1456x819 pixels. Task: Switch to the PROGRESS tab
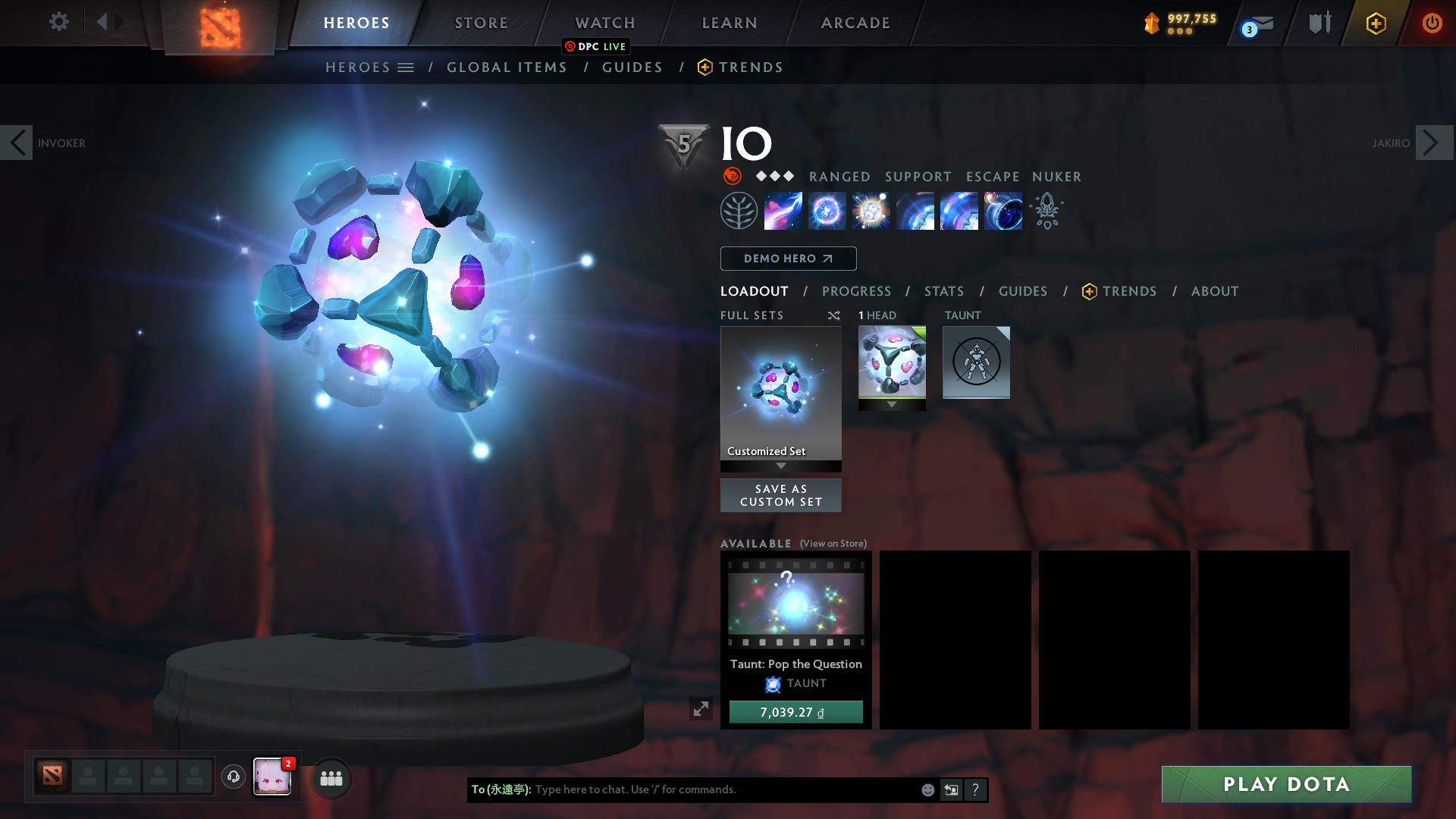pyautogui.click(x=857, y=291)
